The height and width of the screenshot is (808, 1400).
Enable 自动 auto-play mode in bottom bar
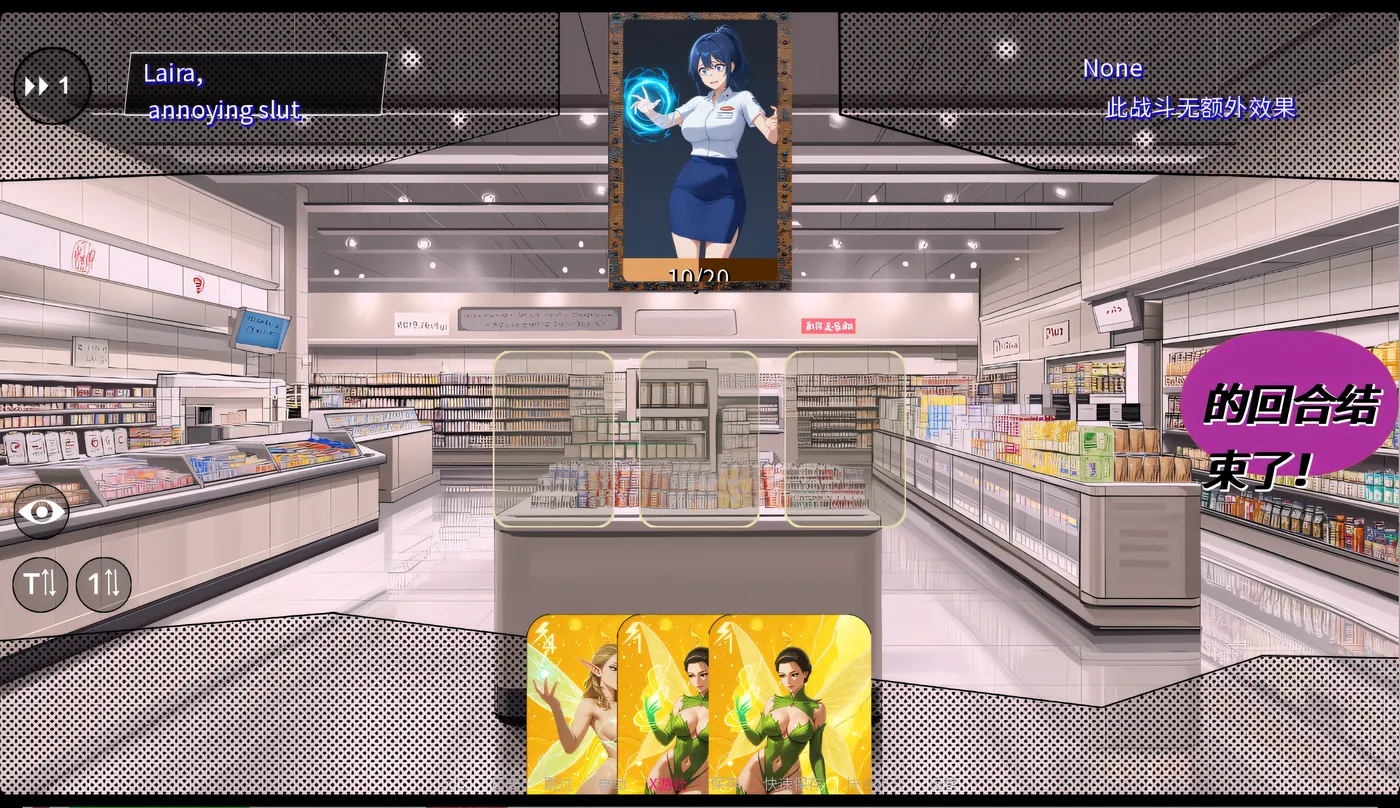[613, 783]
